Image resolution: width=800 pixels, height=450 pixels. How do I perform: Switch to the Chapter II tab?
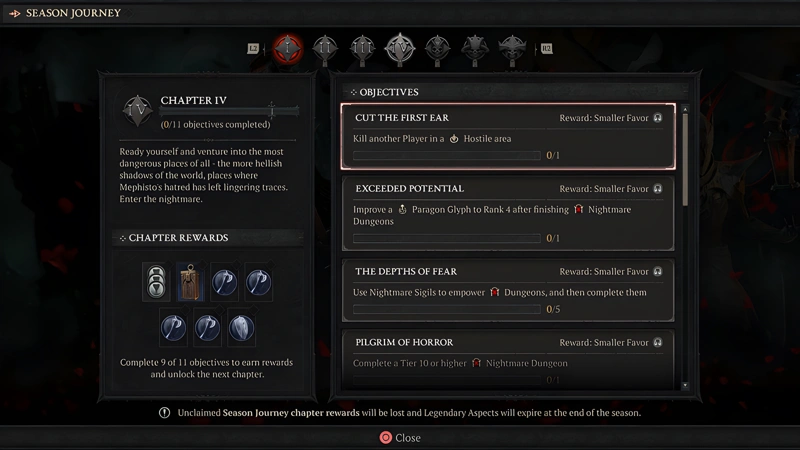(x=324, y=47)
